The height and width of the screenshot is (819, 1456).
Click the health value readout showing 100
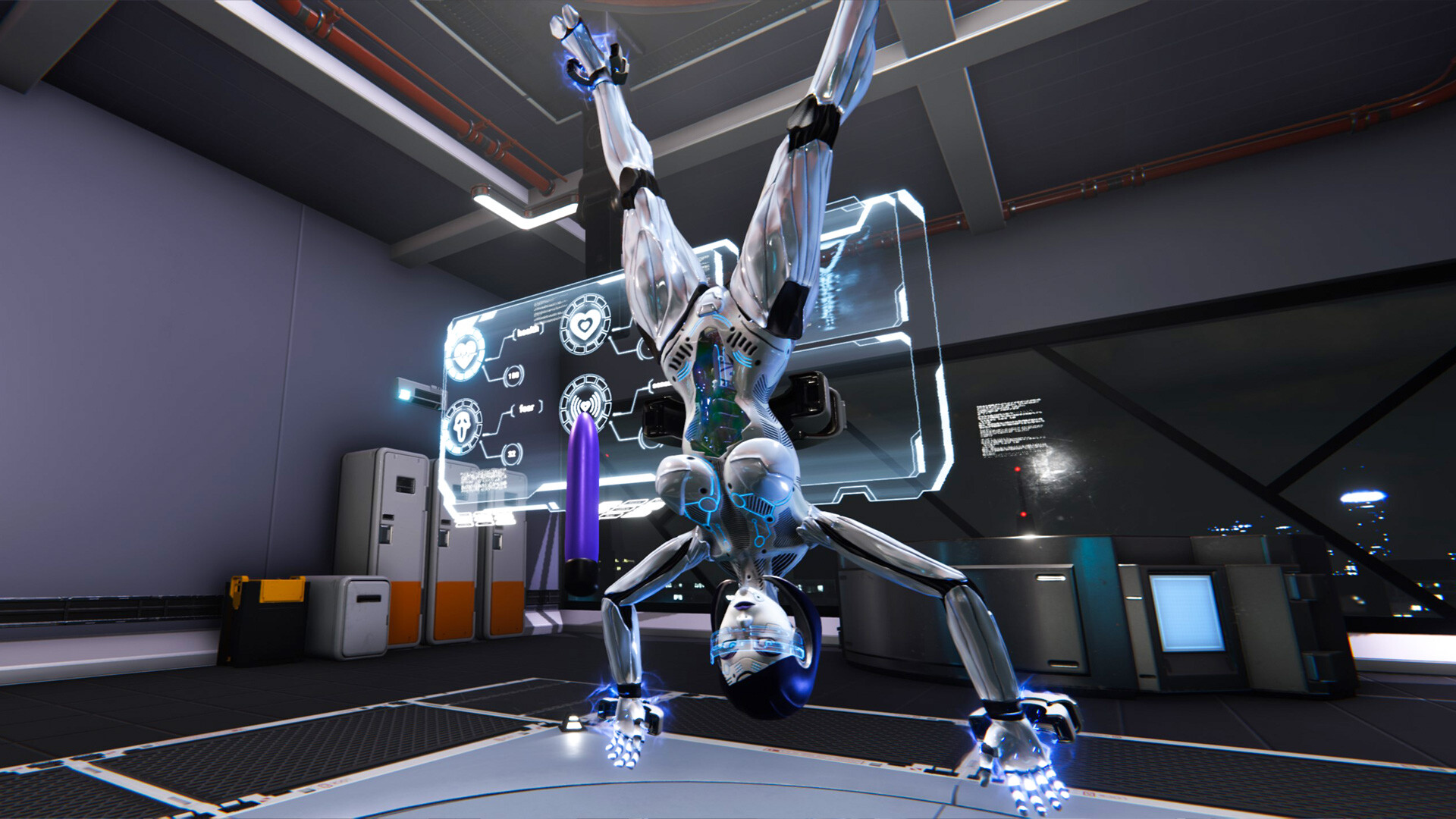514,374
